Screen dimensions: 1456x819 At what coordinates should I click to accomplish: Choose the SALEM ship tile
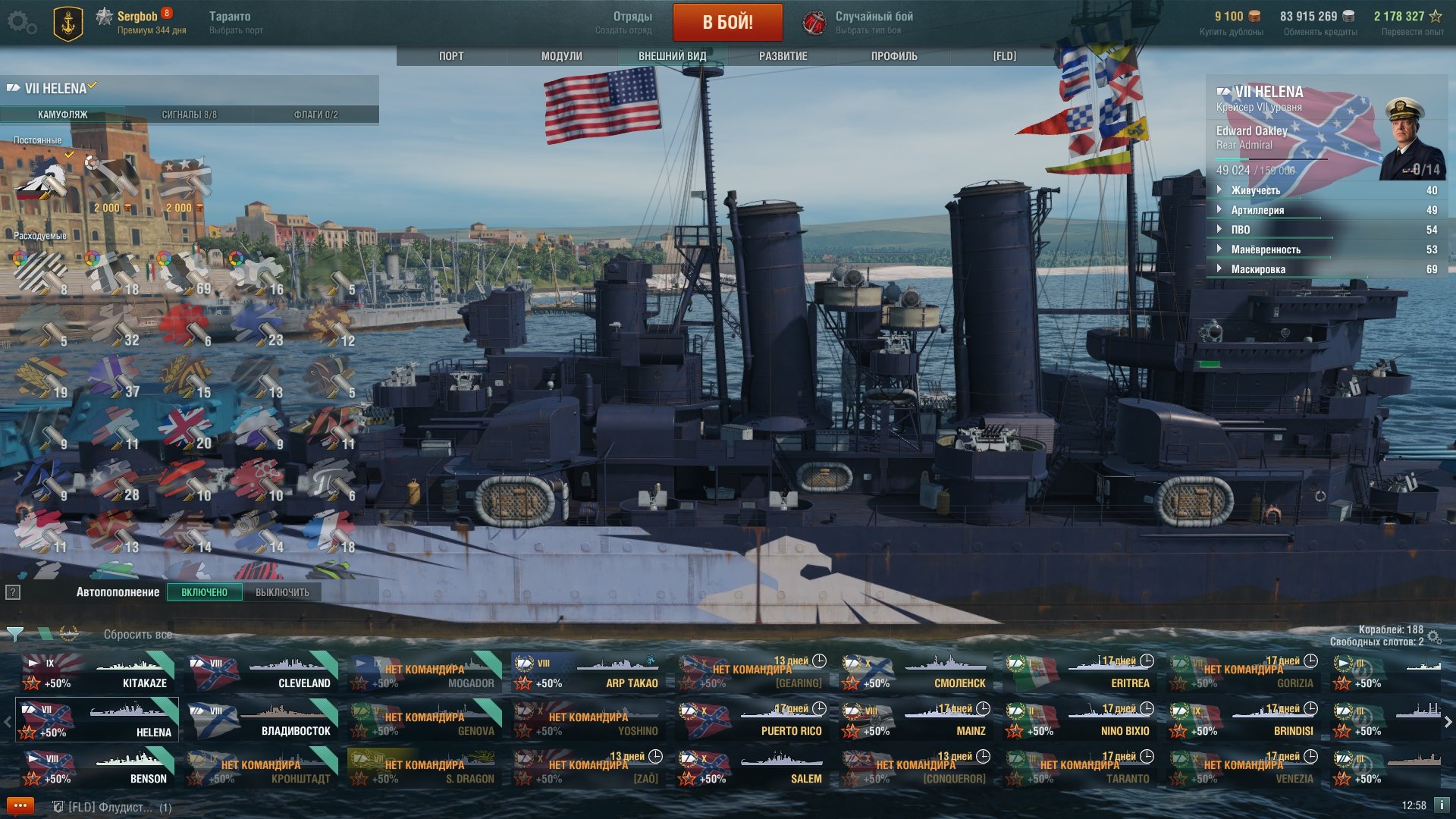tap(752, 768)
